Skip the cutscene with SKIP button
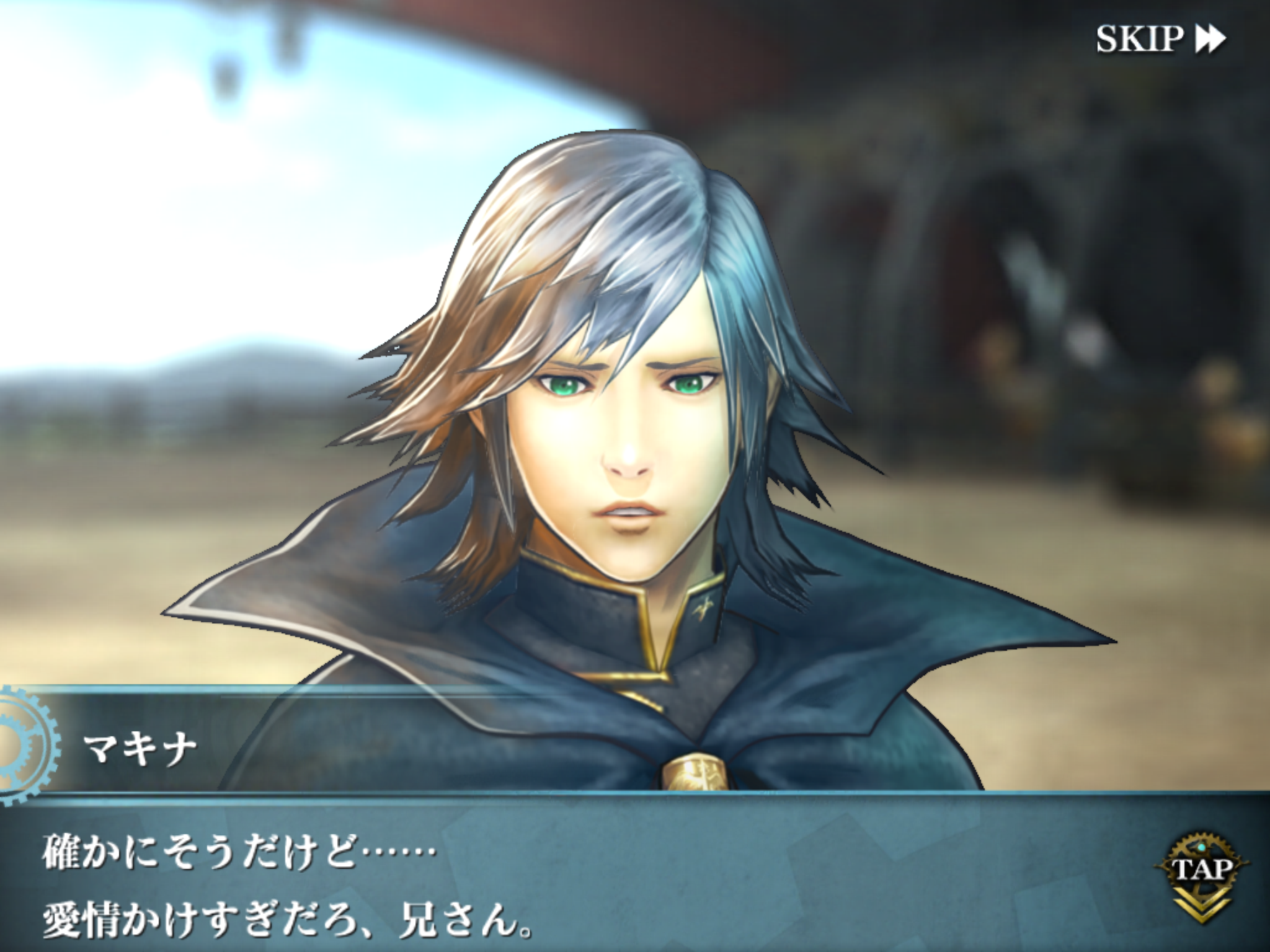Image resolution: width=1270 pixels, height=952 pixels. (1160, 40)
